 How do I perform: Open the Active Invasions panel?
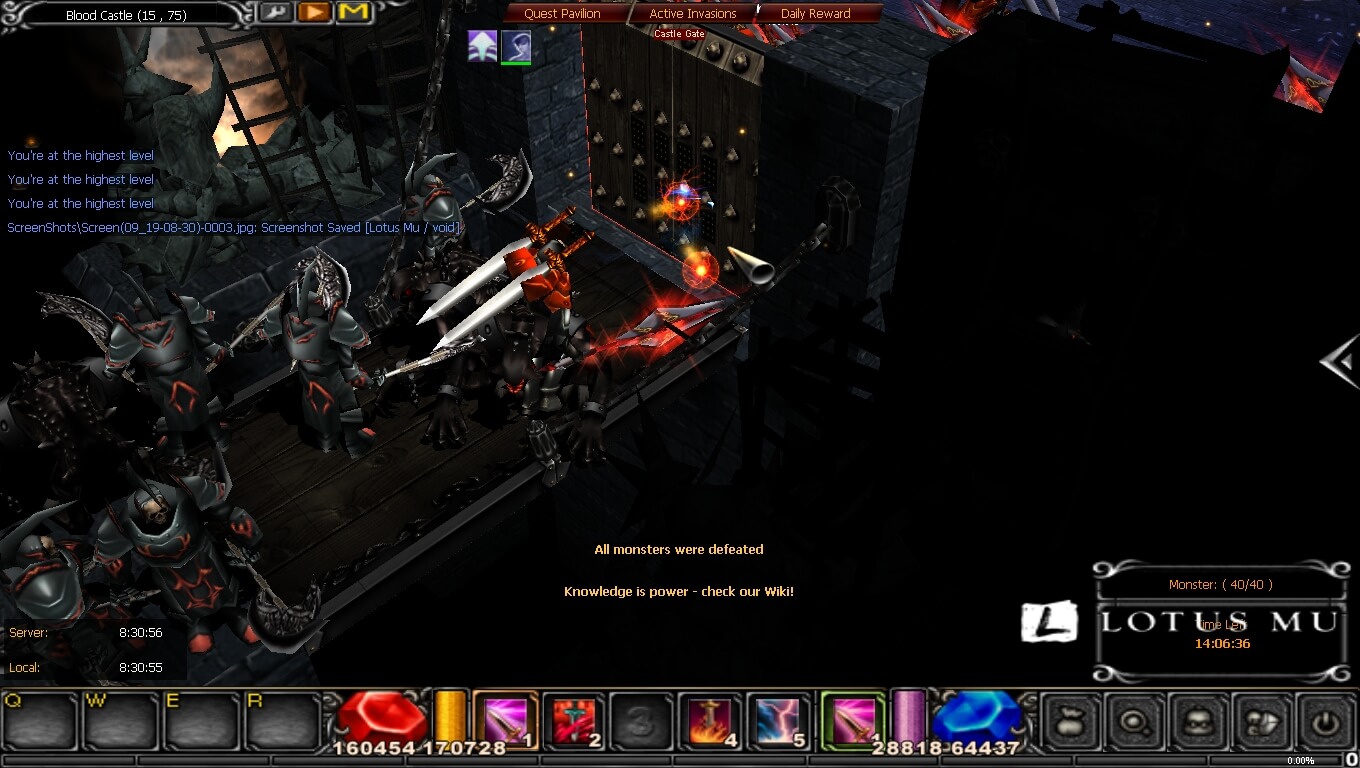coord(692,13)
